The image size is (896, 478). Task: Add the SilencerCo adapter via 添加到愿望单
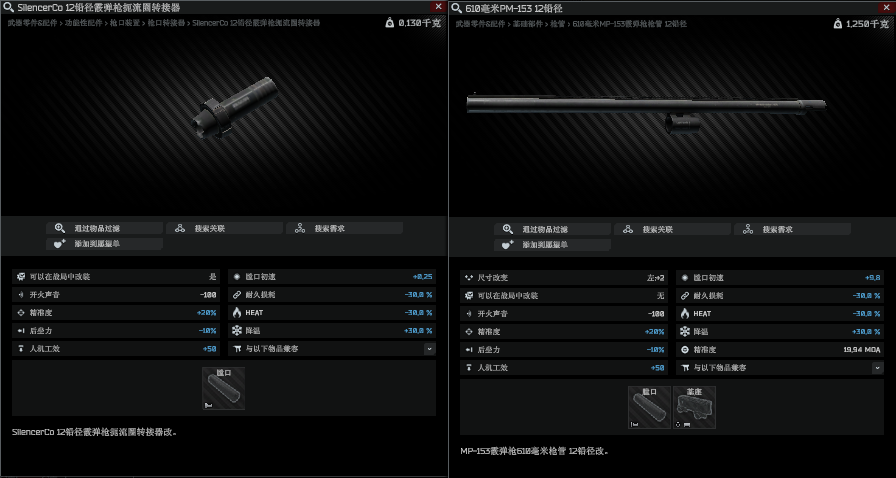tap(104, 244)
